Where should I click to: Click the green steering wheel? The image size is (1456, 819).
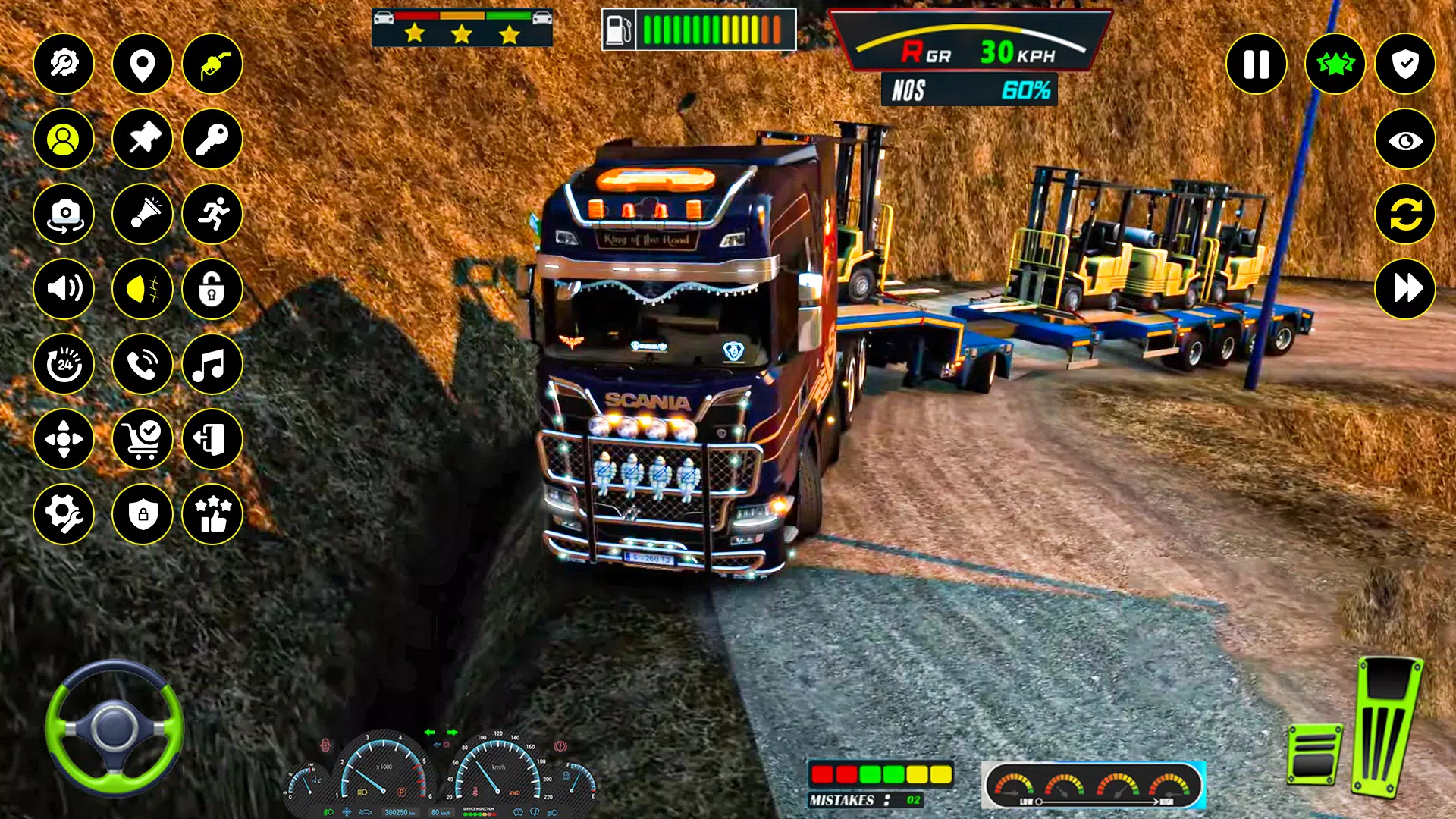pyautogui.click(x=114, y=728)
